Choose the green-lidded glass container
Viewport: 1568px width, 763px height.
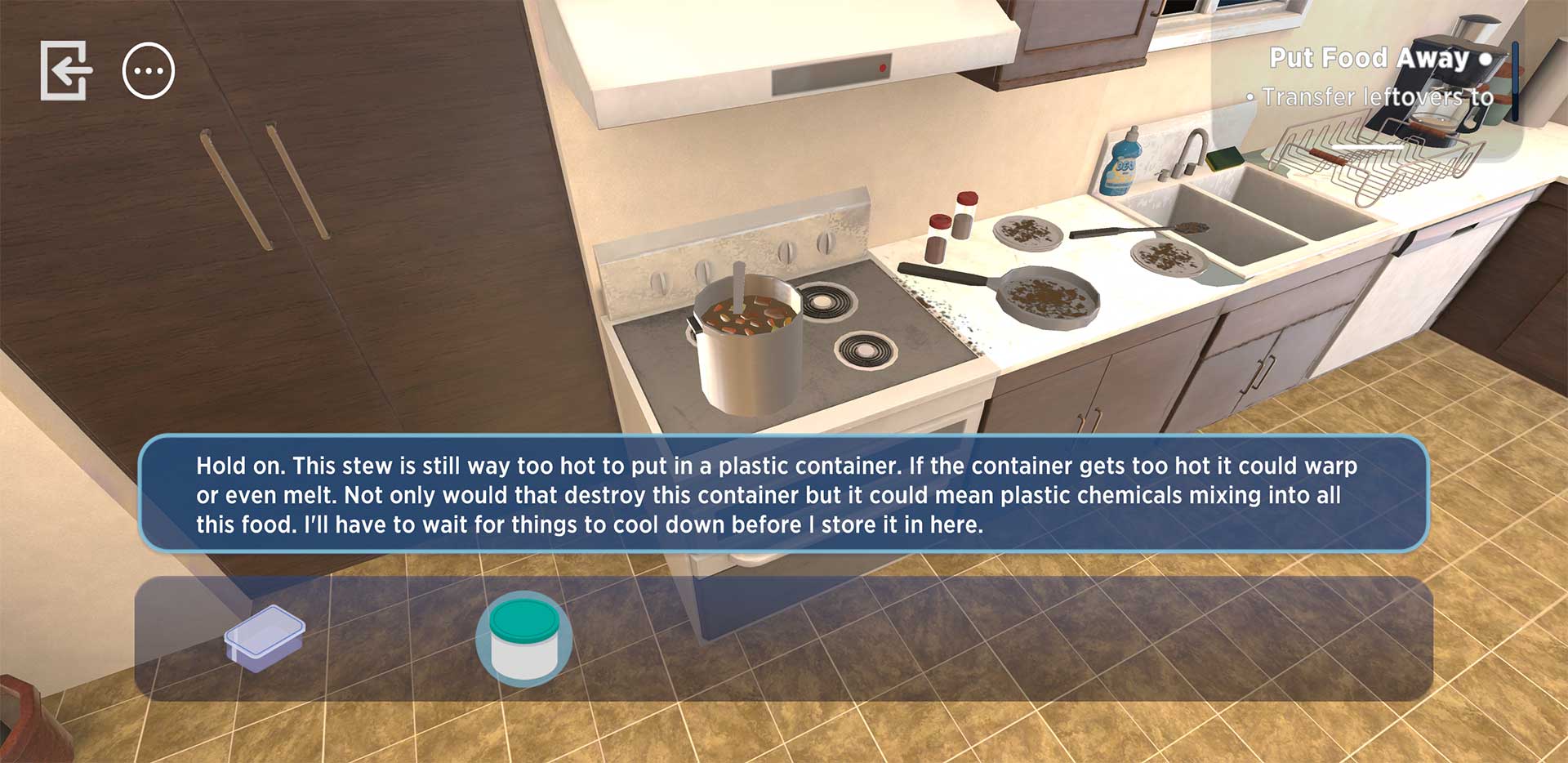click(x=523, y=638)
